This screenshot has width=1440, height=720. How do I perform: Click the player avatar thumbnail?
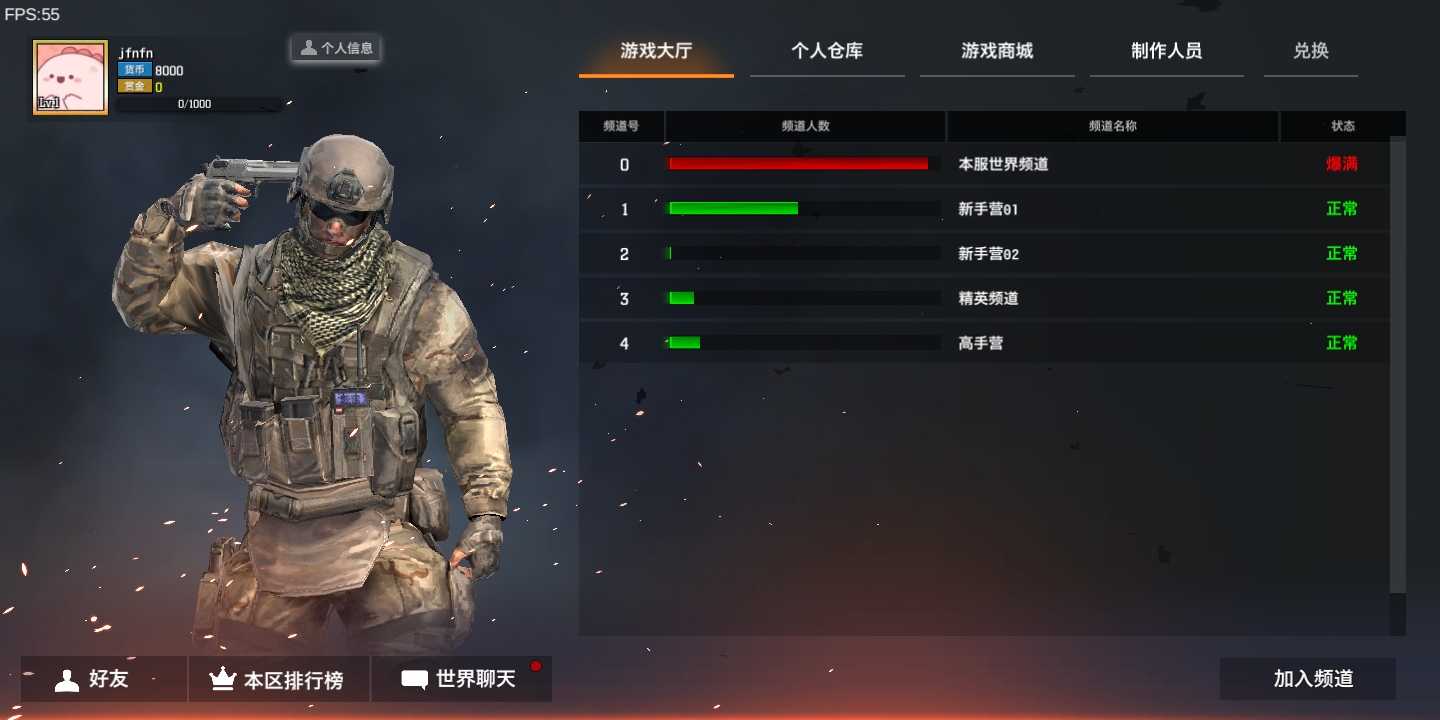[x=69, y=75]
